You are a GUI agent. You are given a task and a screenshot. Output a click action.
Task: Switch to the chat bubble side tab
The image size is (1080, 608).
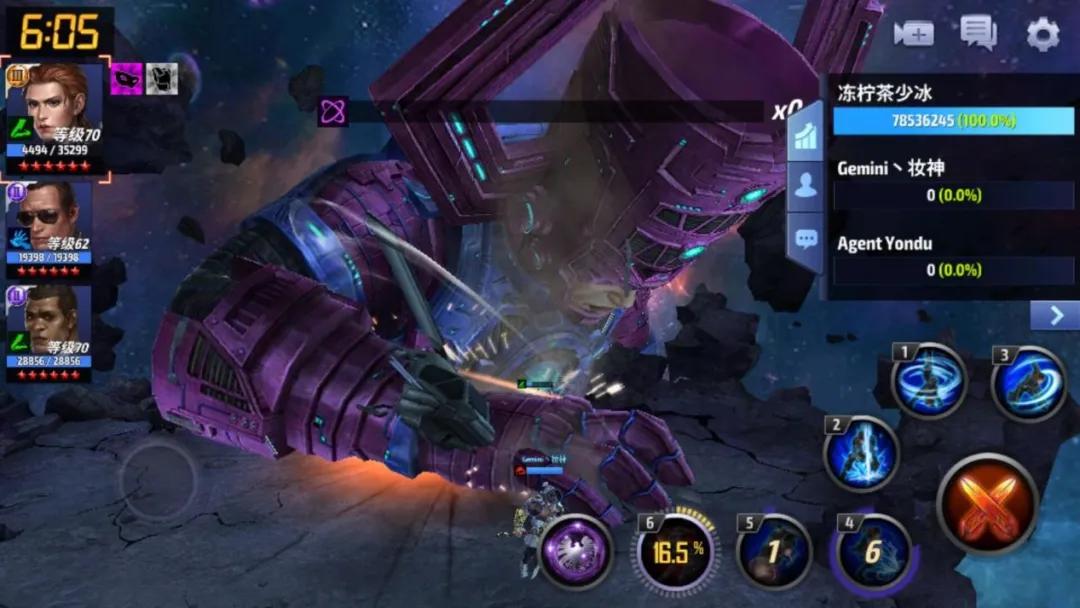click(x=806, y=239)
